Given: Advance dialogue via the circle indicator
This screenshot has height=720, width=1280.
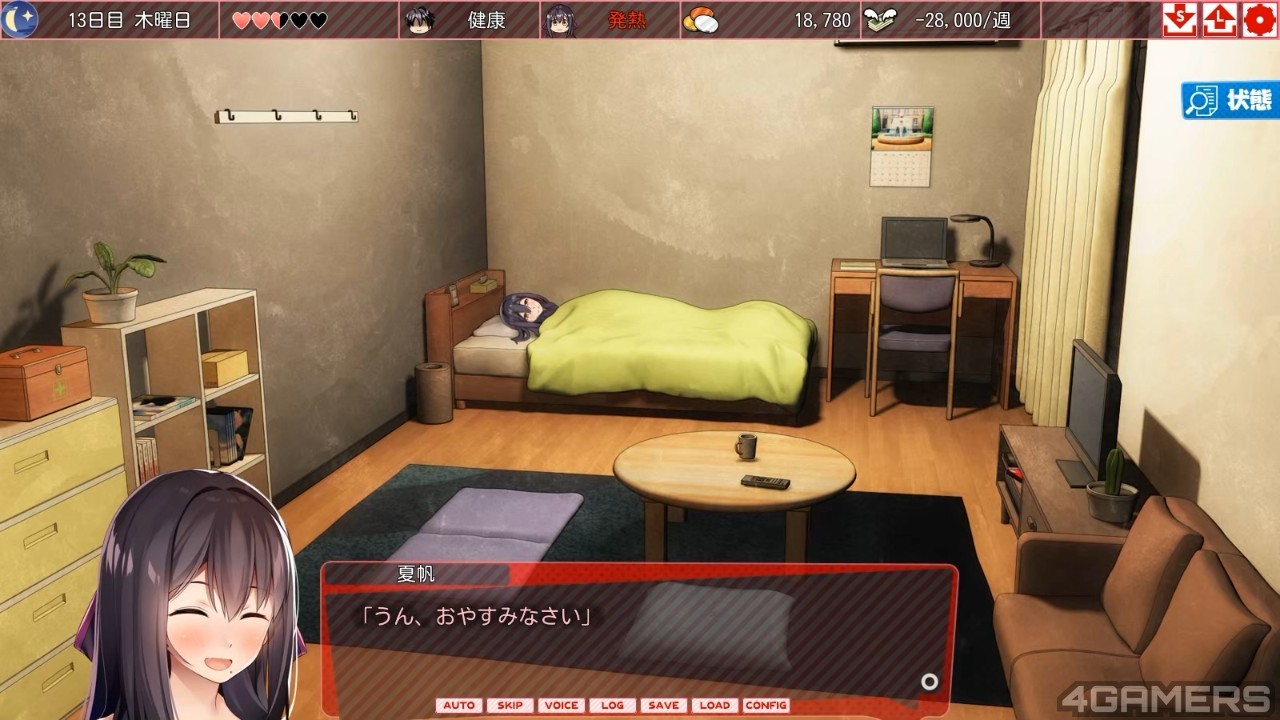Looking at the screenshot, I should coord(930,682).
